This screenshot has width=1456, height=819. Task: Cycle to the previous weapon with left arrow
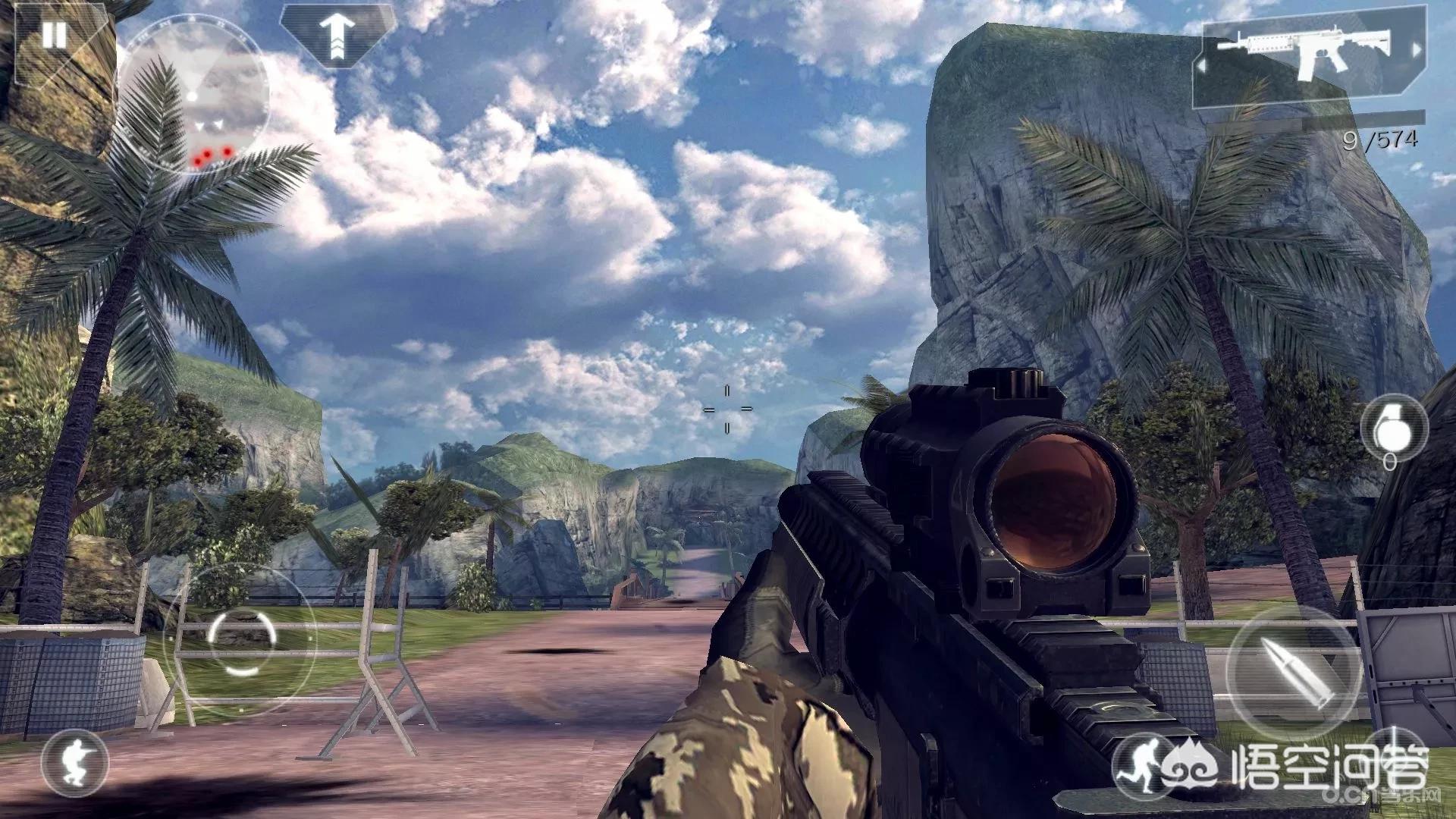pos(1202,67)
